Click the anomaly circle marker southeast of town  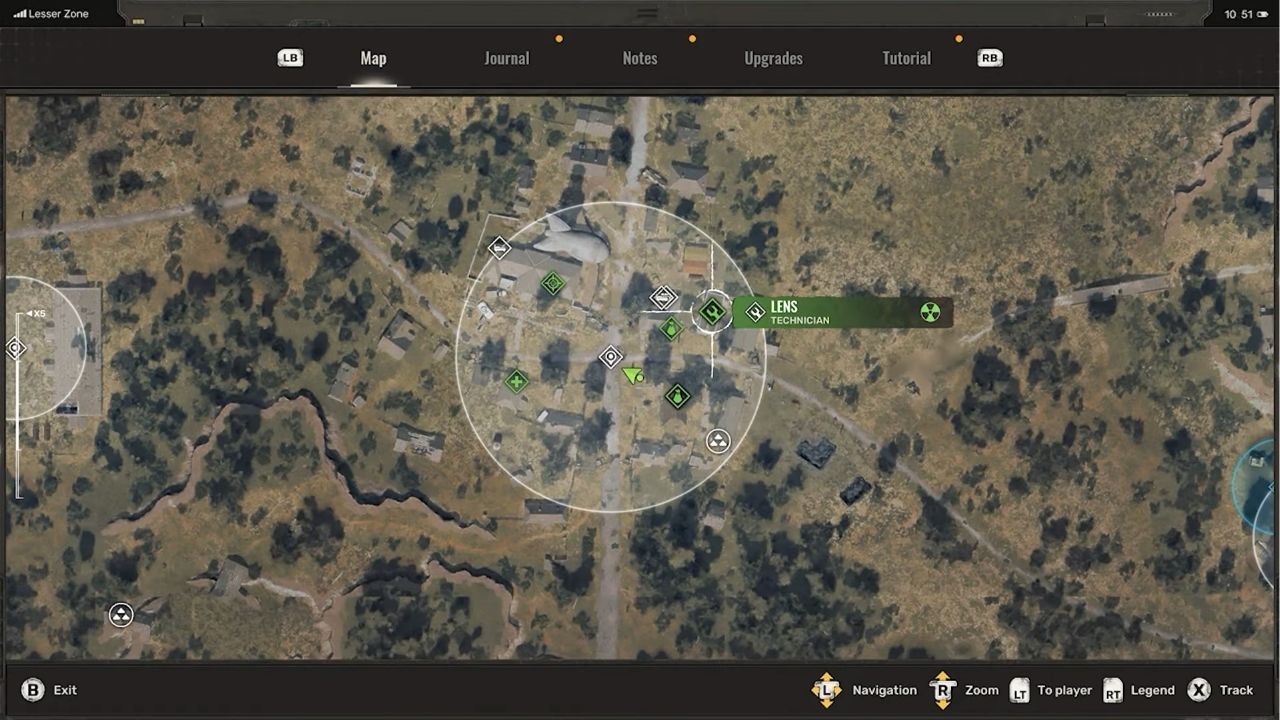718,441
